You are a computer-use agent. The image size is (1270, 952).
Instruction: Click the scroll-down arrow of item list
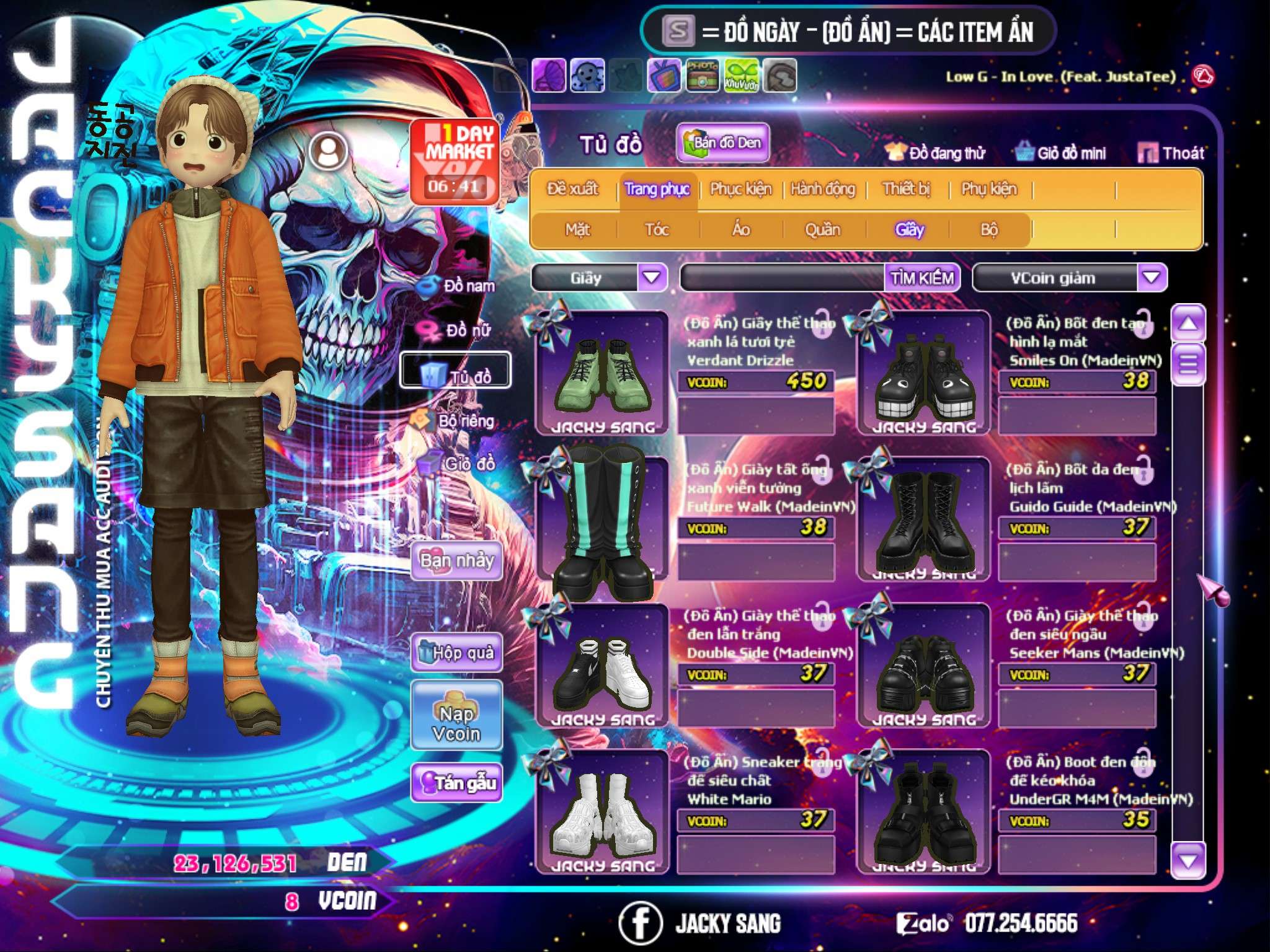click(x=1188, y=860)
